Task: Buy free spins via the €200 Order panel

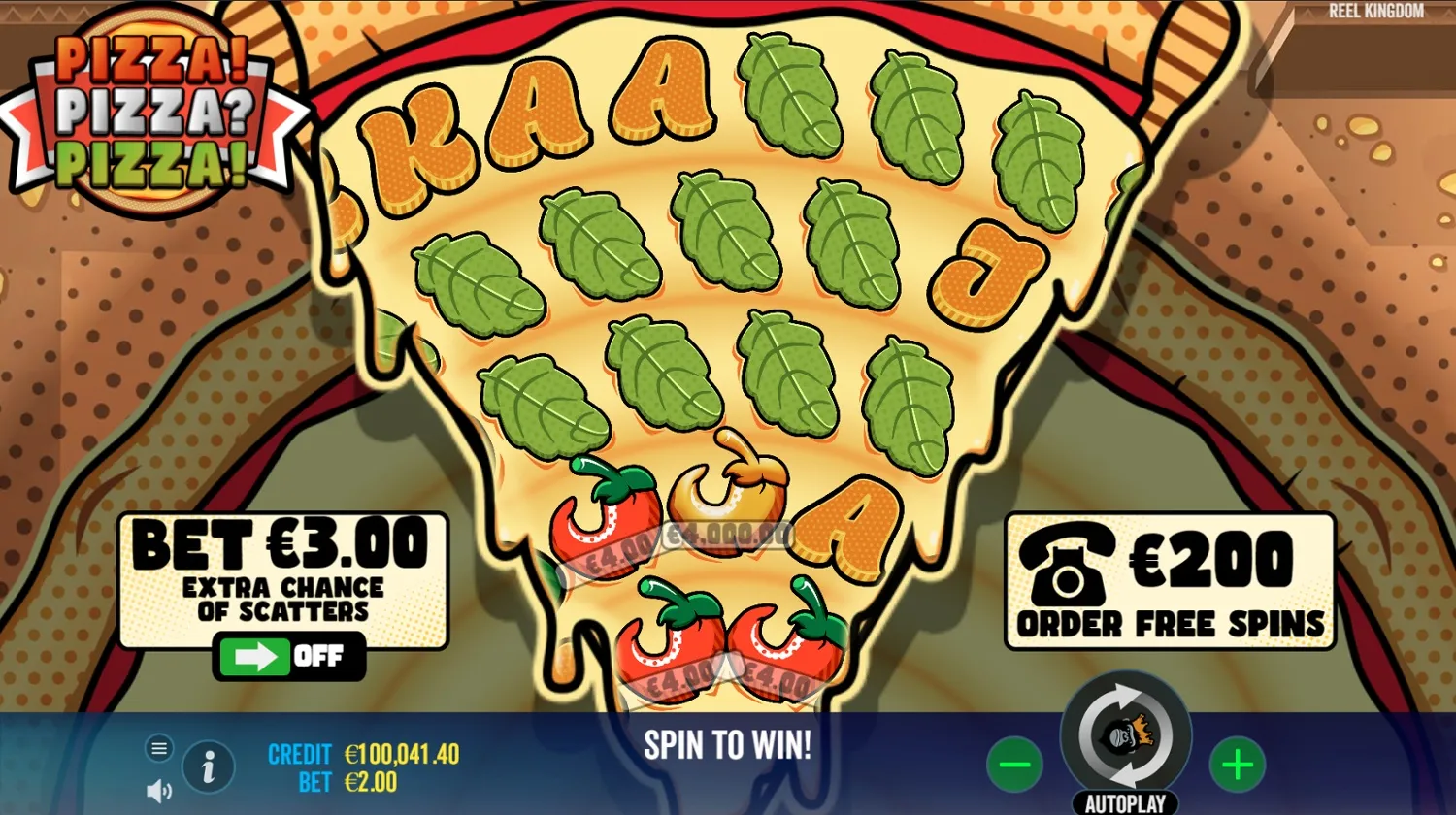Action: (1168, 582)
